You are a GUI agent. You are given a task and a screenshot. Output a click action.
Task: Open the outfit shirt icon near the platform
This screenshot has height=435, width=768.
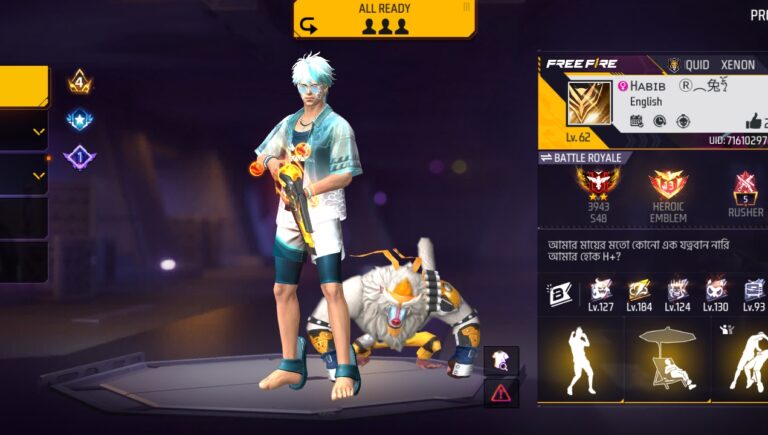(500, 360)
